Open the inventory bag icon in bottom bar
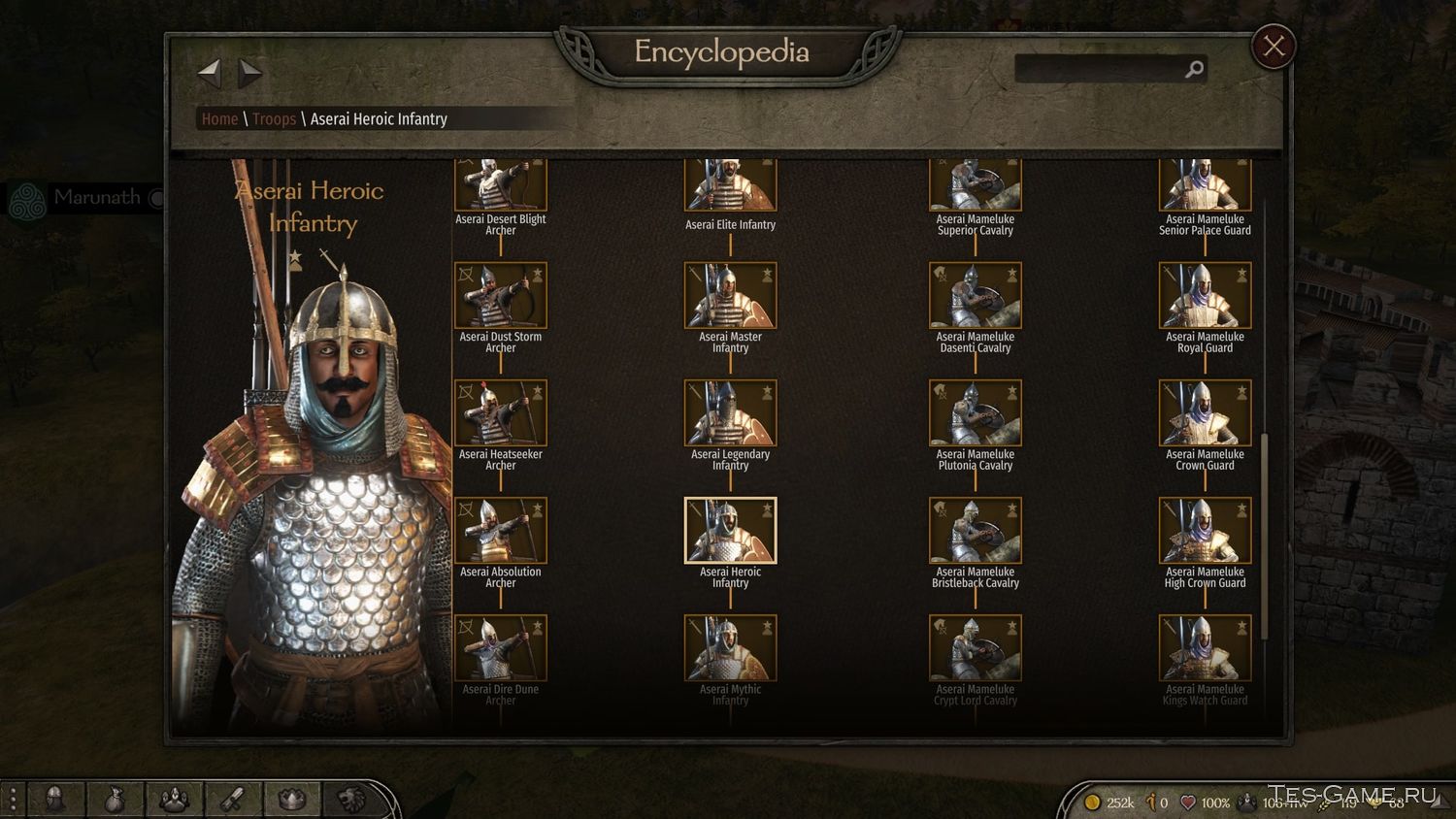The height and width of the screenshot is (819, 1456). coord(115,800)
